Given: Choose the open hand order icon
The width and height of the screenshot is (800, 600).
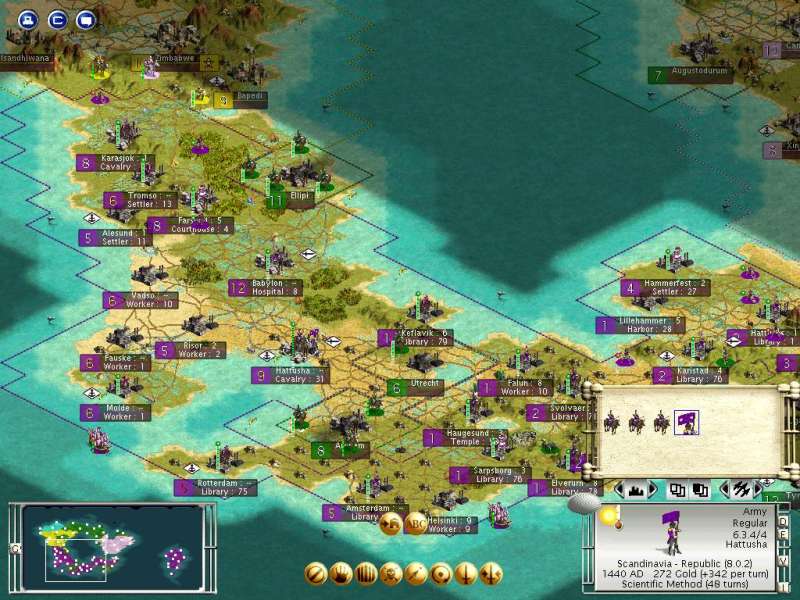Looking at the screenshot, I should 341,574.
